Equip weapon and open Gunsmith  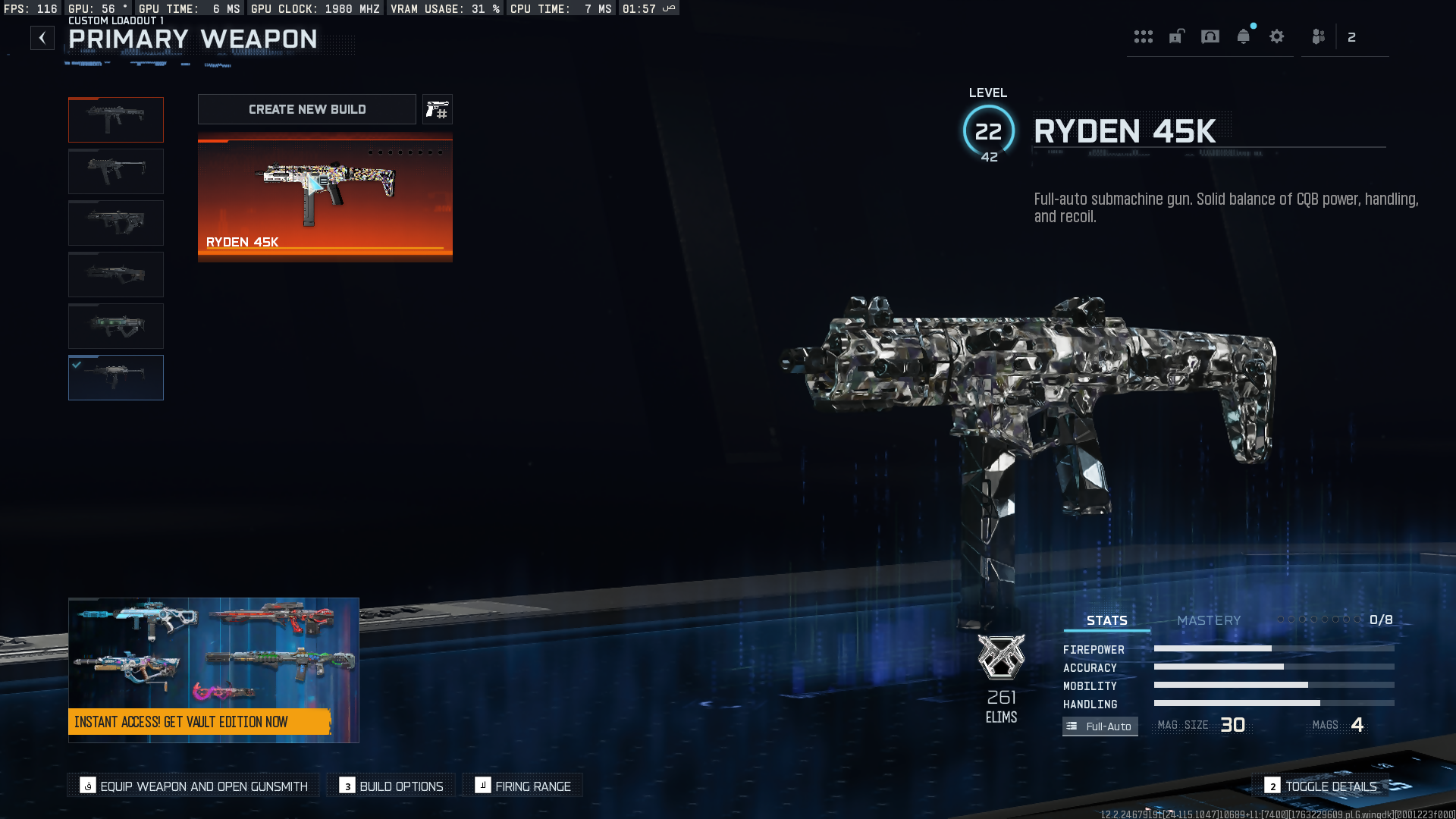(194, 786)
